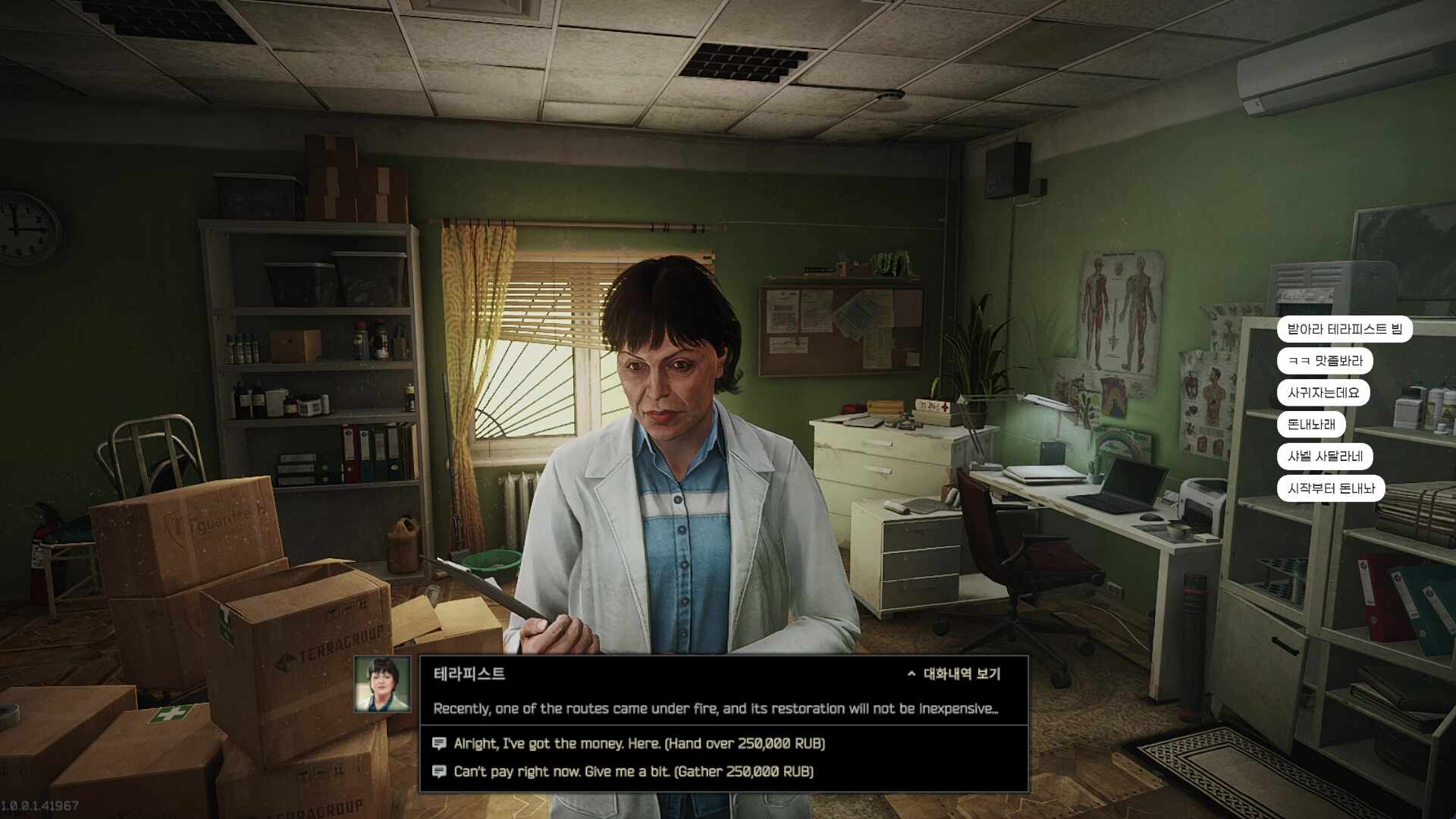Open the "사귀자는데요" chat message
The height and width of the screenshot is (819, 1456).
coord(1323,393)
